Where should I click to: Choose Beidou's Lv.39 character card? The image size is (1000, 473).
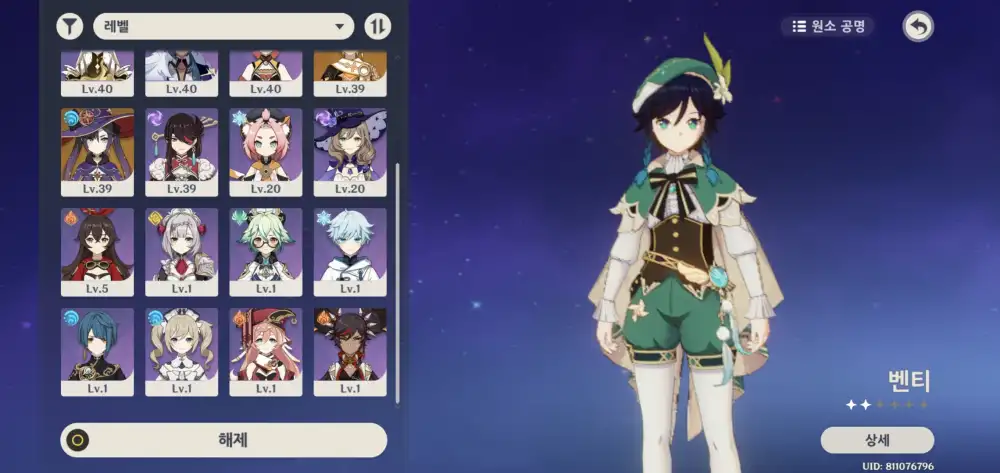point(181,151)
